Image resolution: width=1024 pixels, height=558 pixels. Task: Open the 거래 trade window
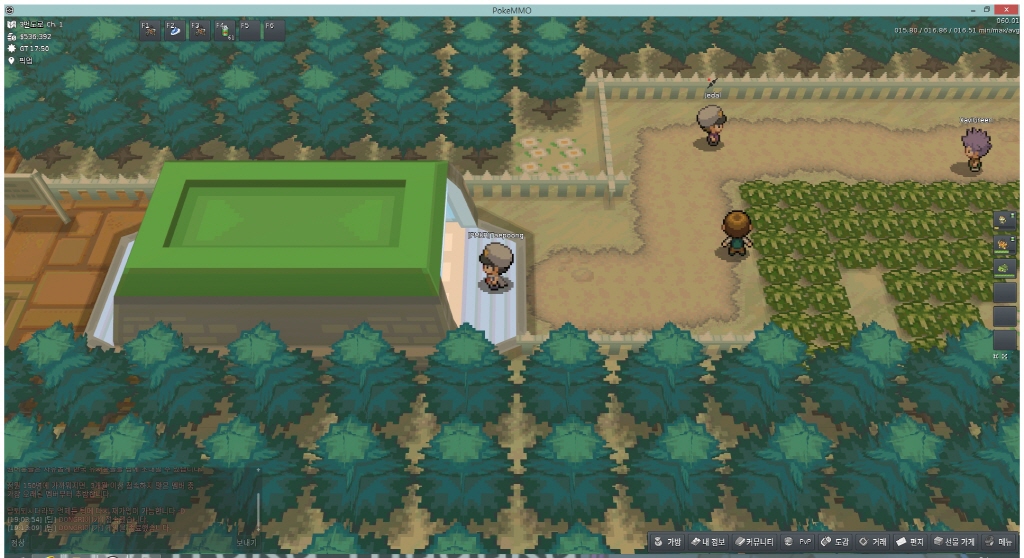(873, 541)
